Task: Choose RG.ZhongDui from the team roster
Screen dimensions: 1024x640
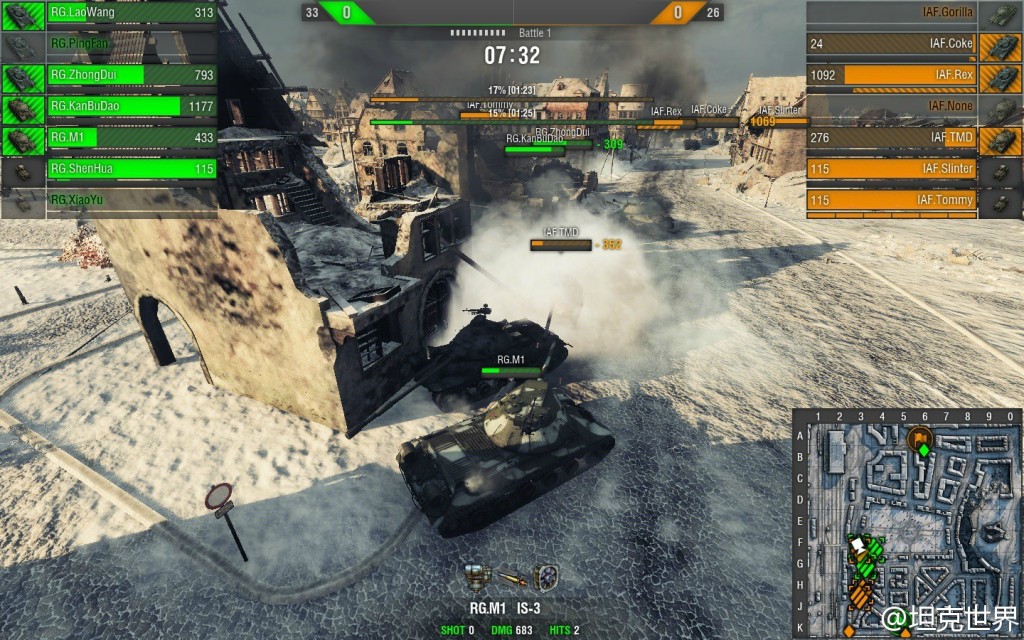Action: tap(110, 75)
